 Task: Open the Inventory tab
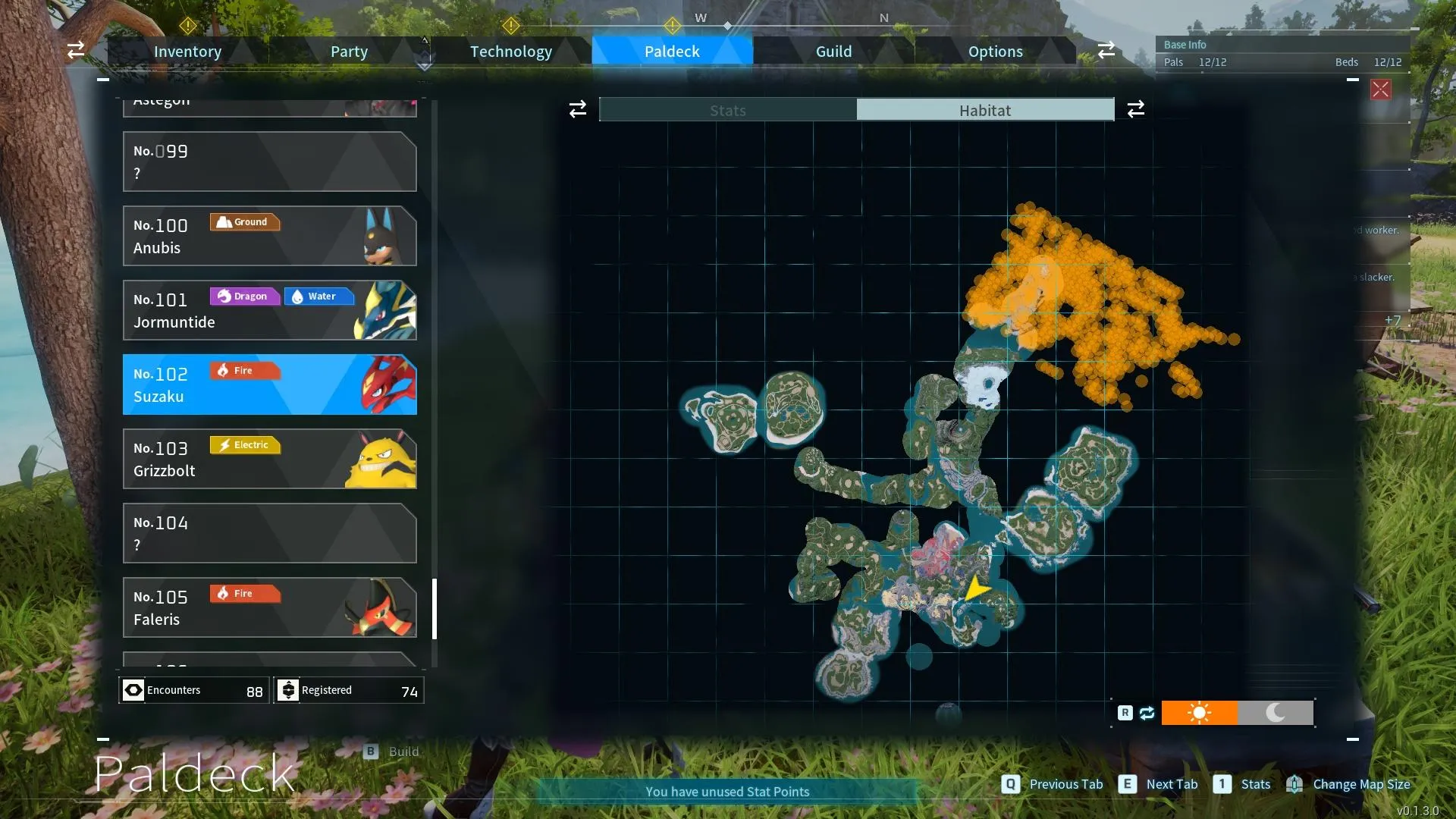click(x=187, y=52)
